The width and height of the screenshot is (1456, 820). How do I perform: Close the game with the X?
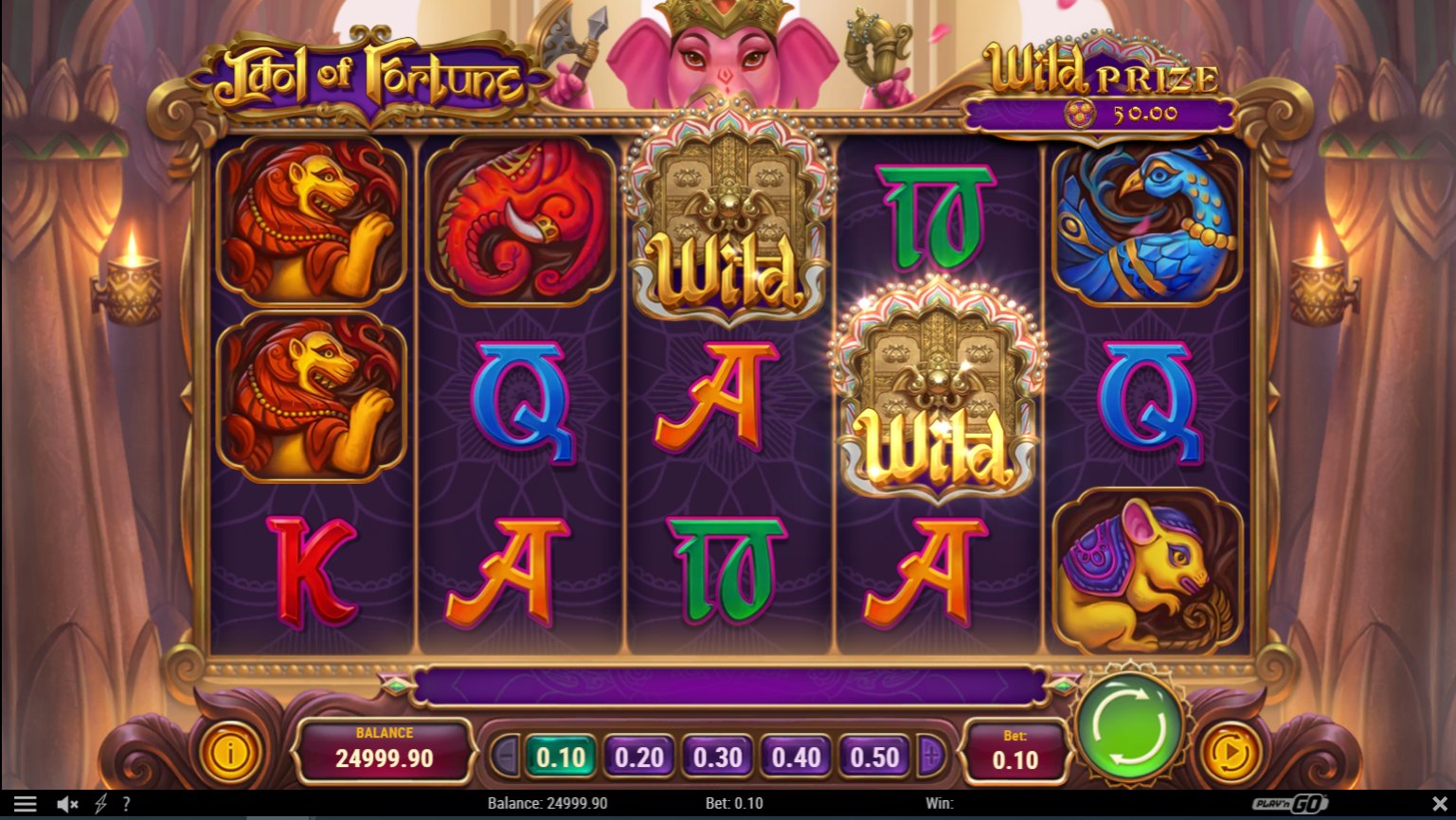(x=1439, y=804)
